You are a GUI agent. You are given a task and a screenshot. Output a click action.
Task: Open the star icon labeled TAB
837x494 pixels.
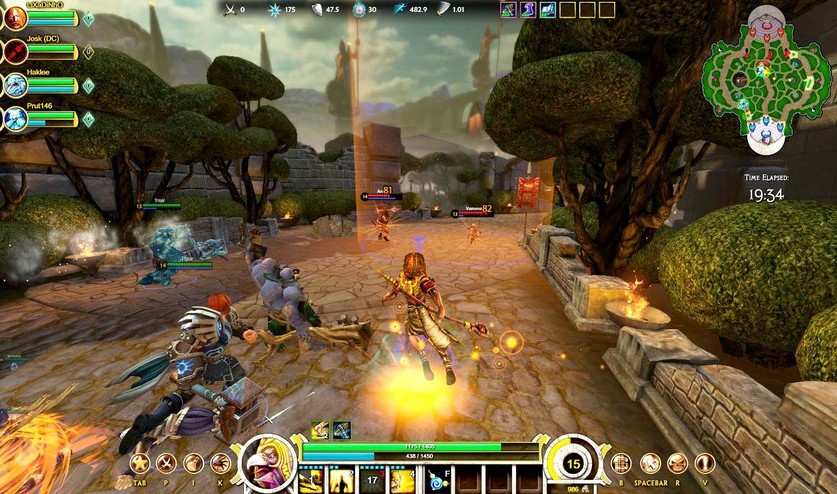pos(140,463)
